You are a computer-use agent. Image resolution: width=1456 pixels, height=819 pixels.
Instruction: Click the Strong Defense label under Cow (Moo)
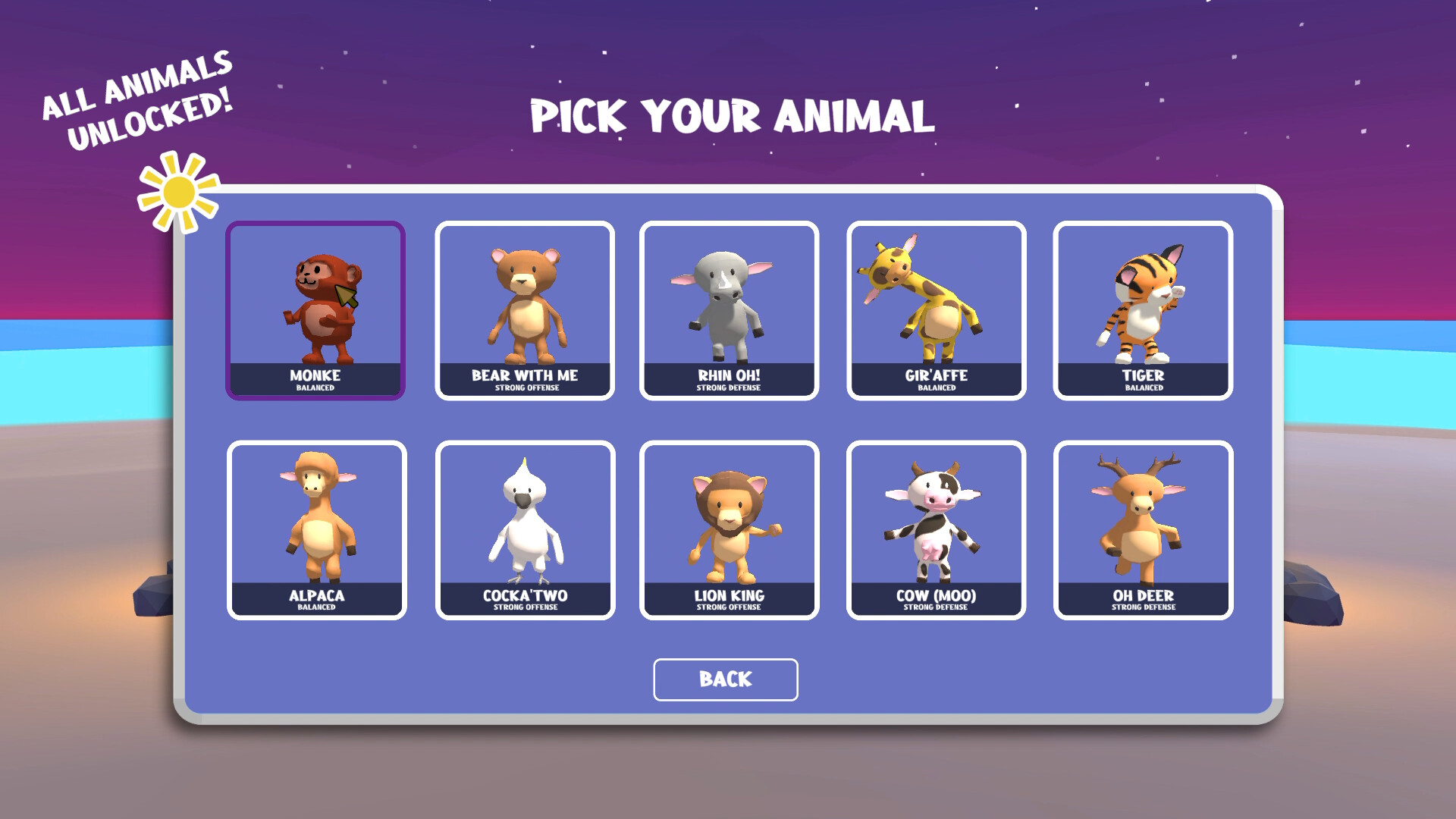[936, 606]
